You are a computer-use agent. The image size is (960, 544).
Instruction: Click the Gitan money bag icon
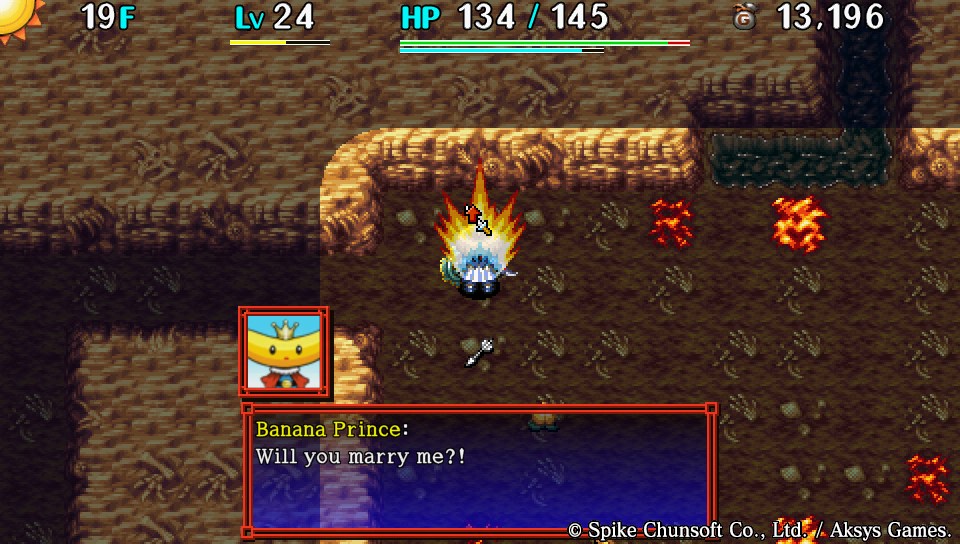744,18
